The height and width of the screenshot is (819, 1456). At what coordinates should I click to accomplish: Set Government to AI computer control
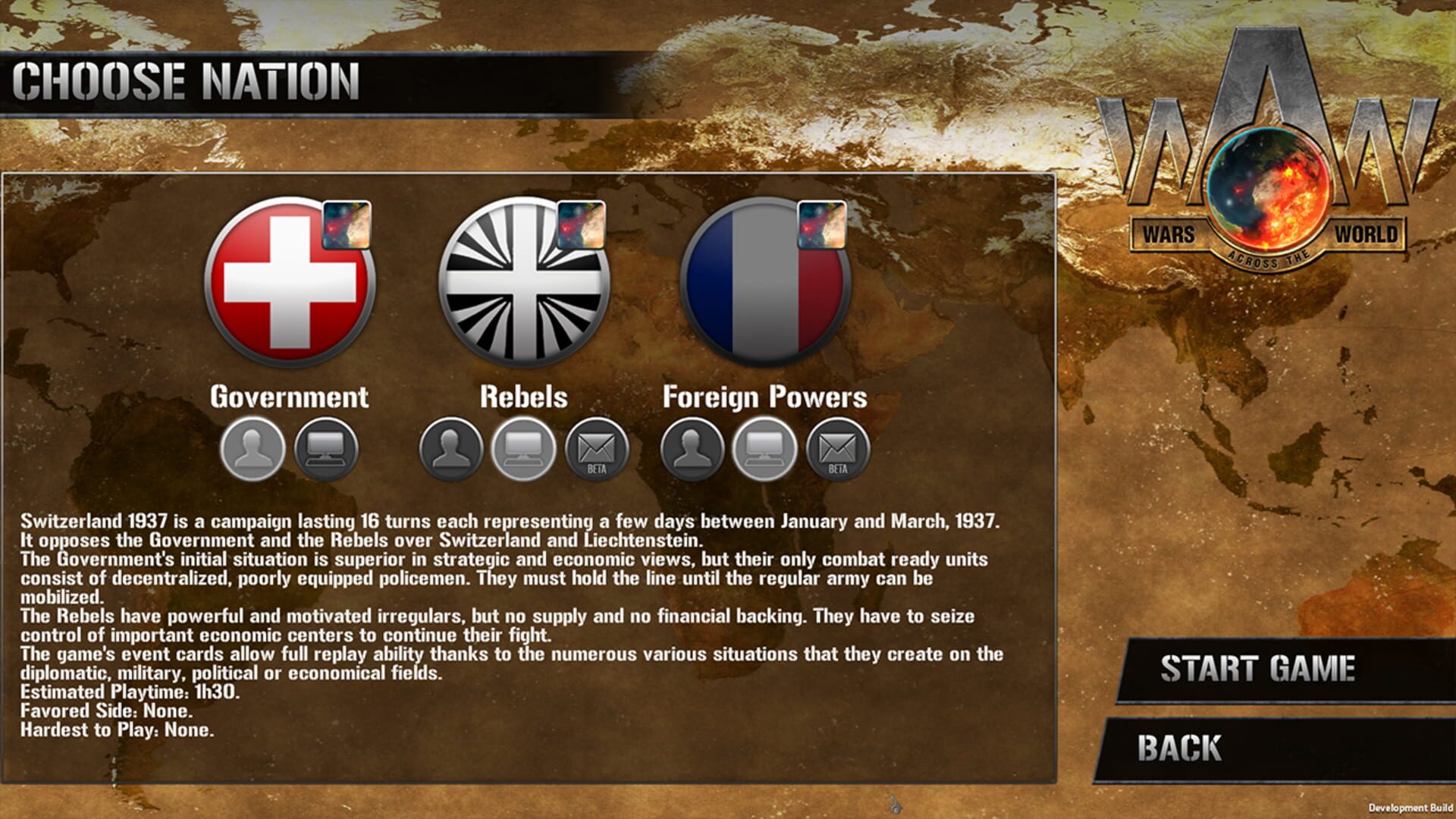coord(328,449)
